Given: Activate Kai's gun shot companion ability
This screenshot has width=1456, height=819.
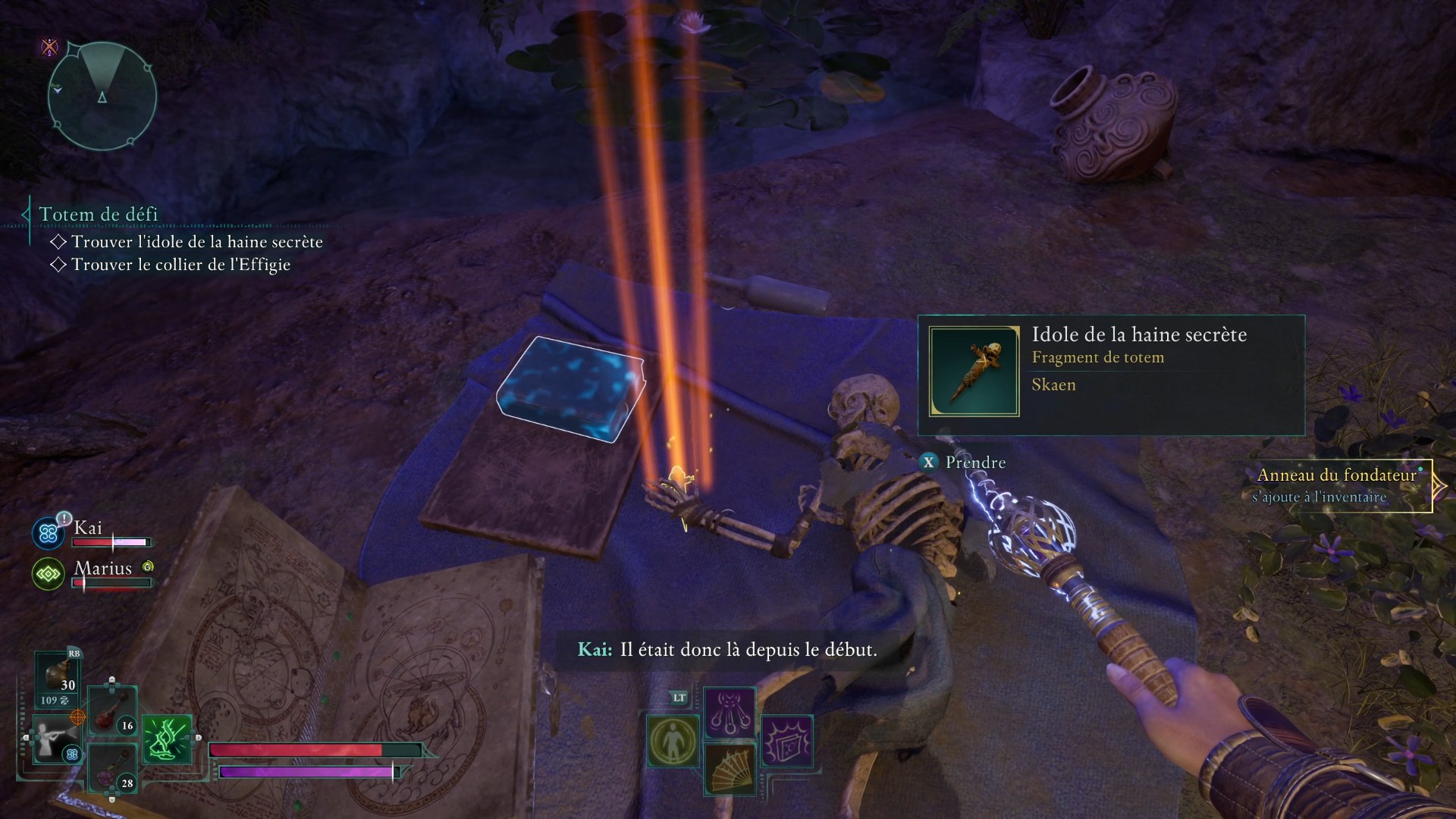Looking at the screenshot, I should click(x=56, y=739).
